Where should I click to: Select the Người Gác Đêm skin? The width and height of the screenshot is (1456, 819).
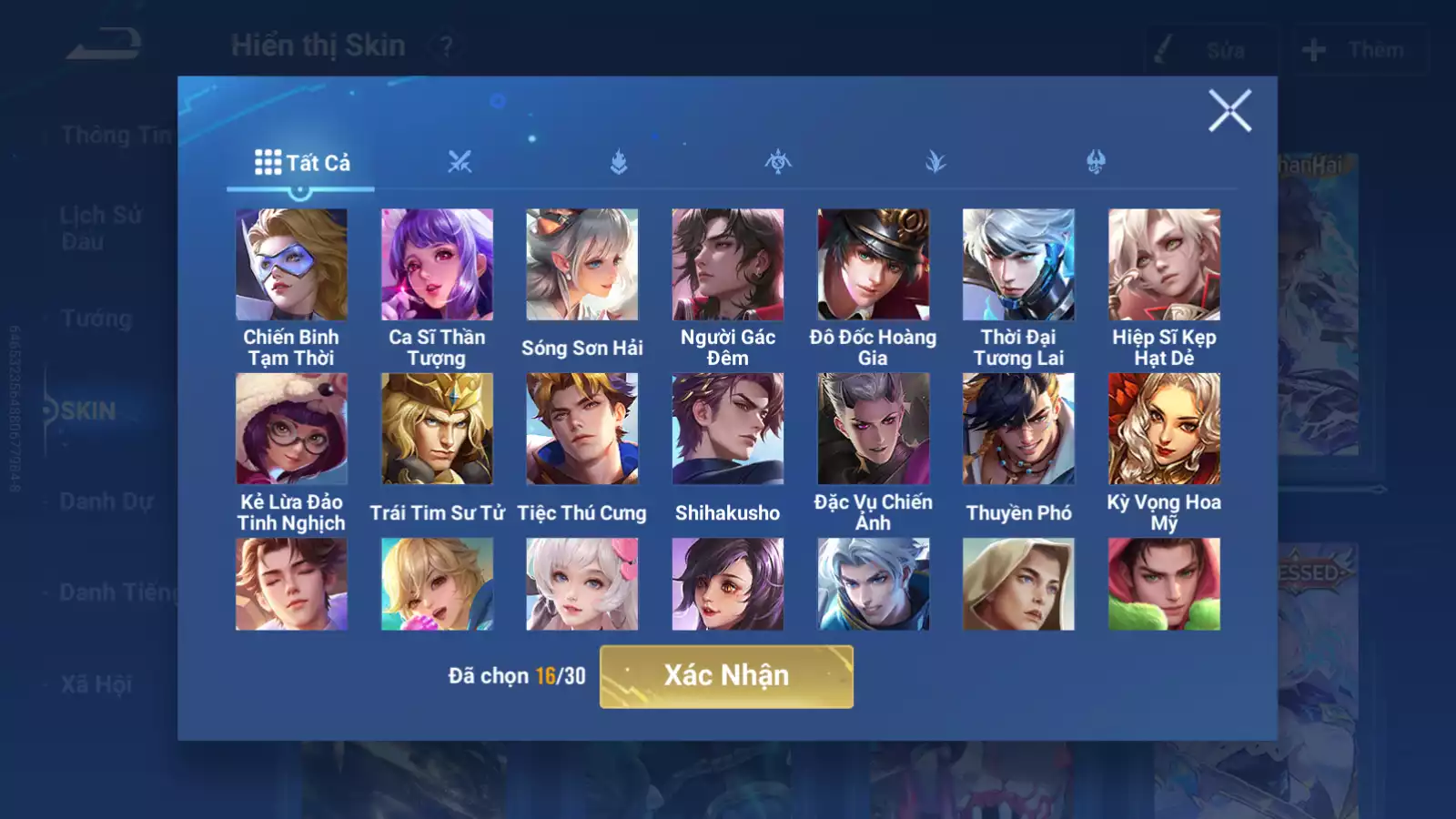coord(728,265)
